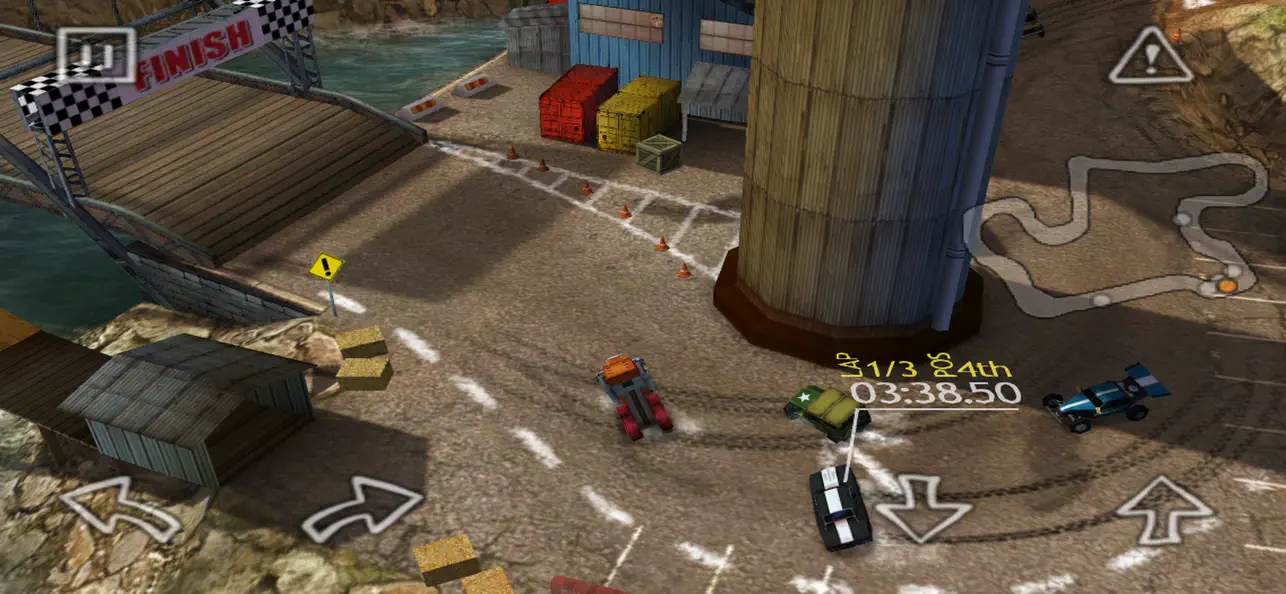Accelerate using the up arrow button
Viewport: 1286px width, 594px height.
1163,509
